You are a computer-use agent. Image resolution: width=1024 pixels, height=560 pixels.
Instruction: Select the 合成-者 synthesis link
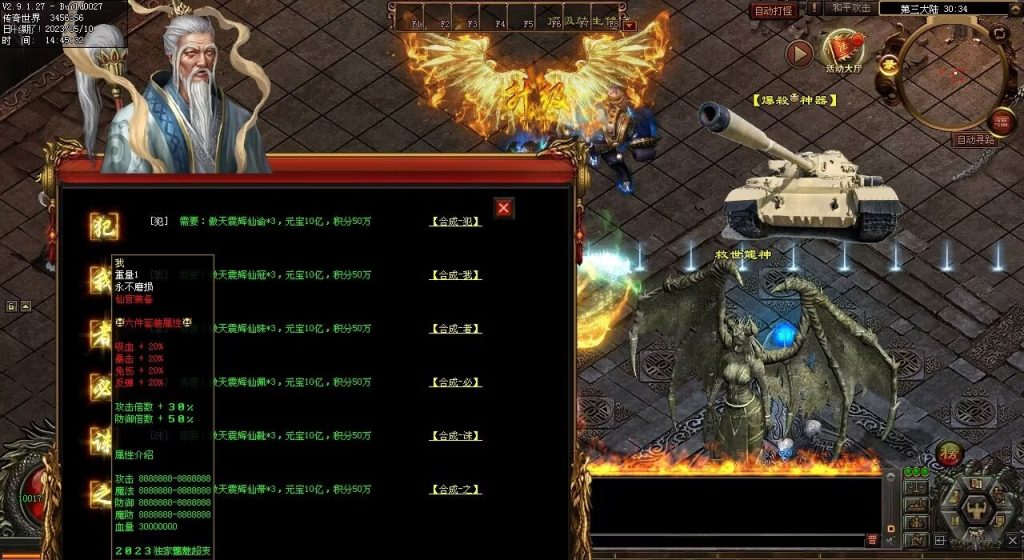click(x=456, y=329)
